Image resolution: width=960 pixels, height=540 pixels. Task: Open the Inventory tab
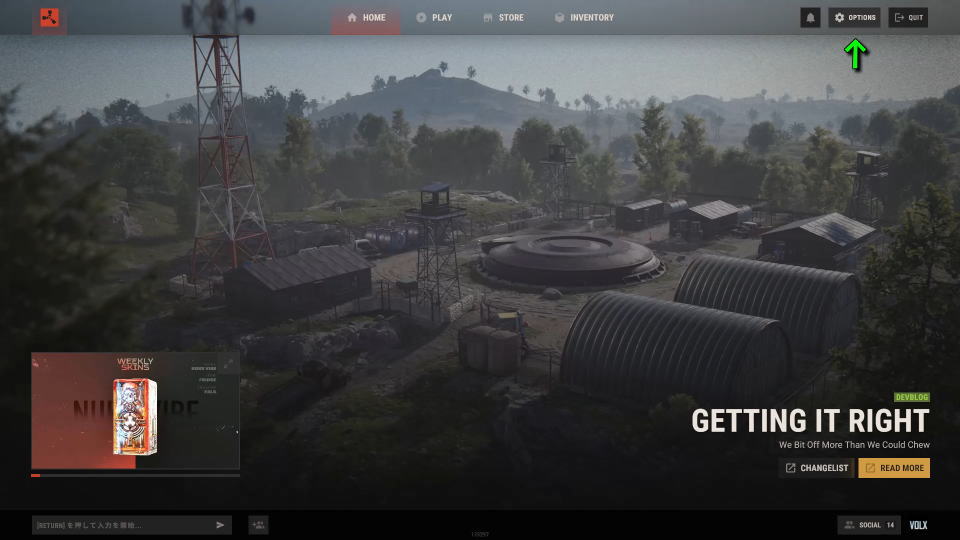tap(584, 18)
